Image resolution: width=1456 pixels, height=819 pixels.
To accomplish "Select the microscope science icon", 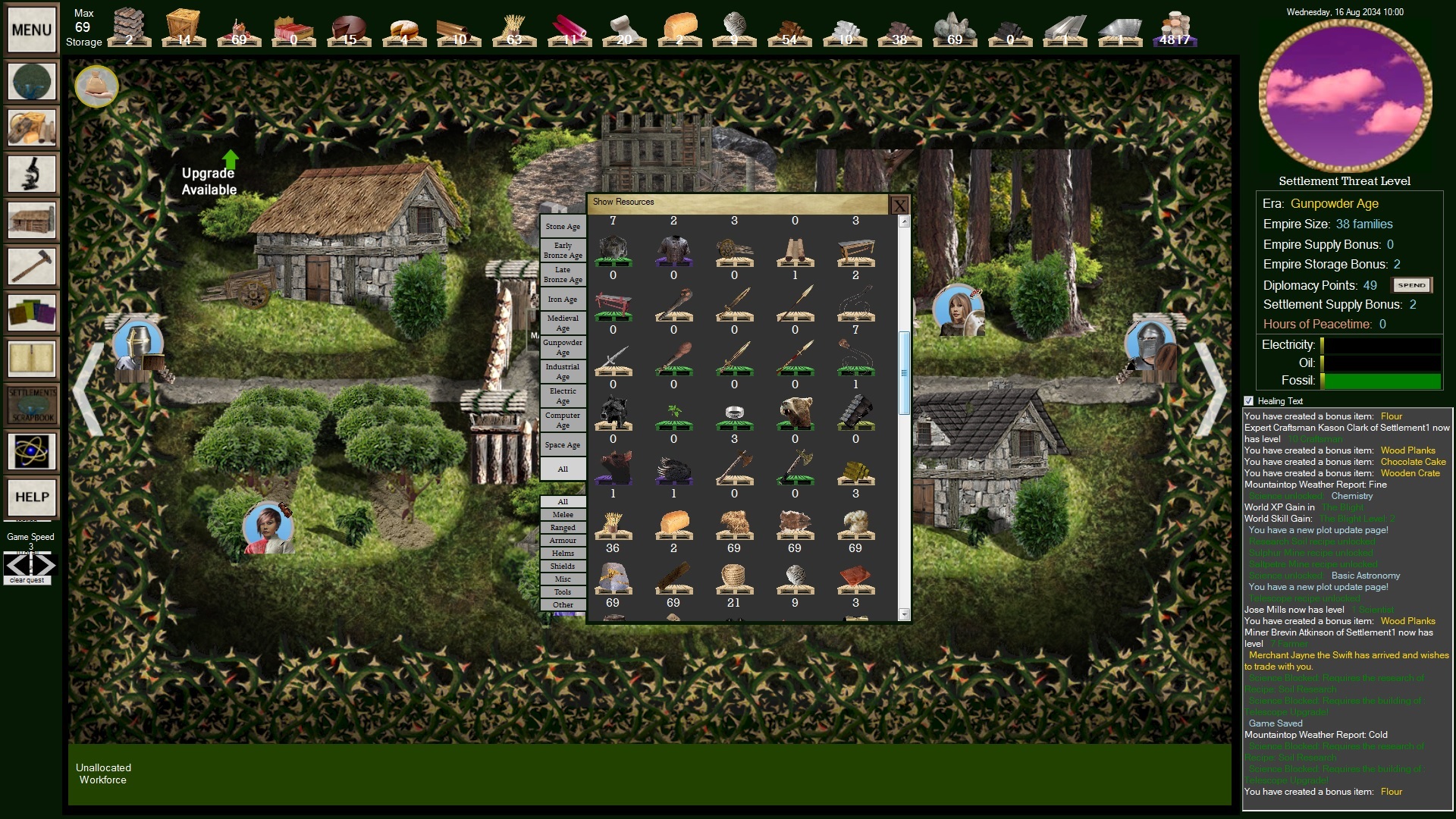I will (31, 173).
